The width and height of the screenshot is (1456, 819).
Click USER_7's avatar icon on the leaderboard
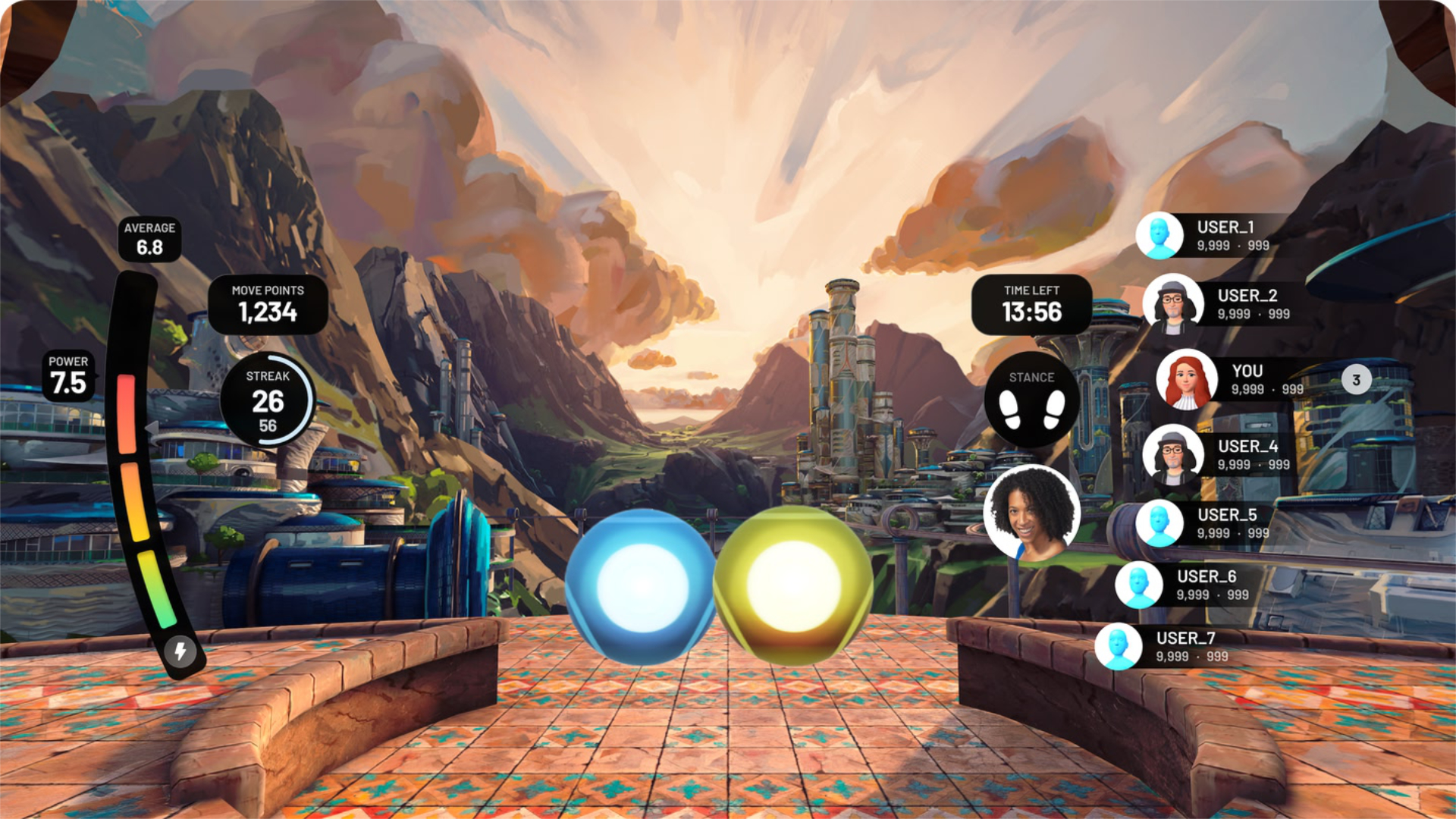[1118, 646]
